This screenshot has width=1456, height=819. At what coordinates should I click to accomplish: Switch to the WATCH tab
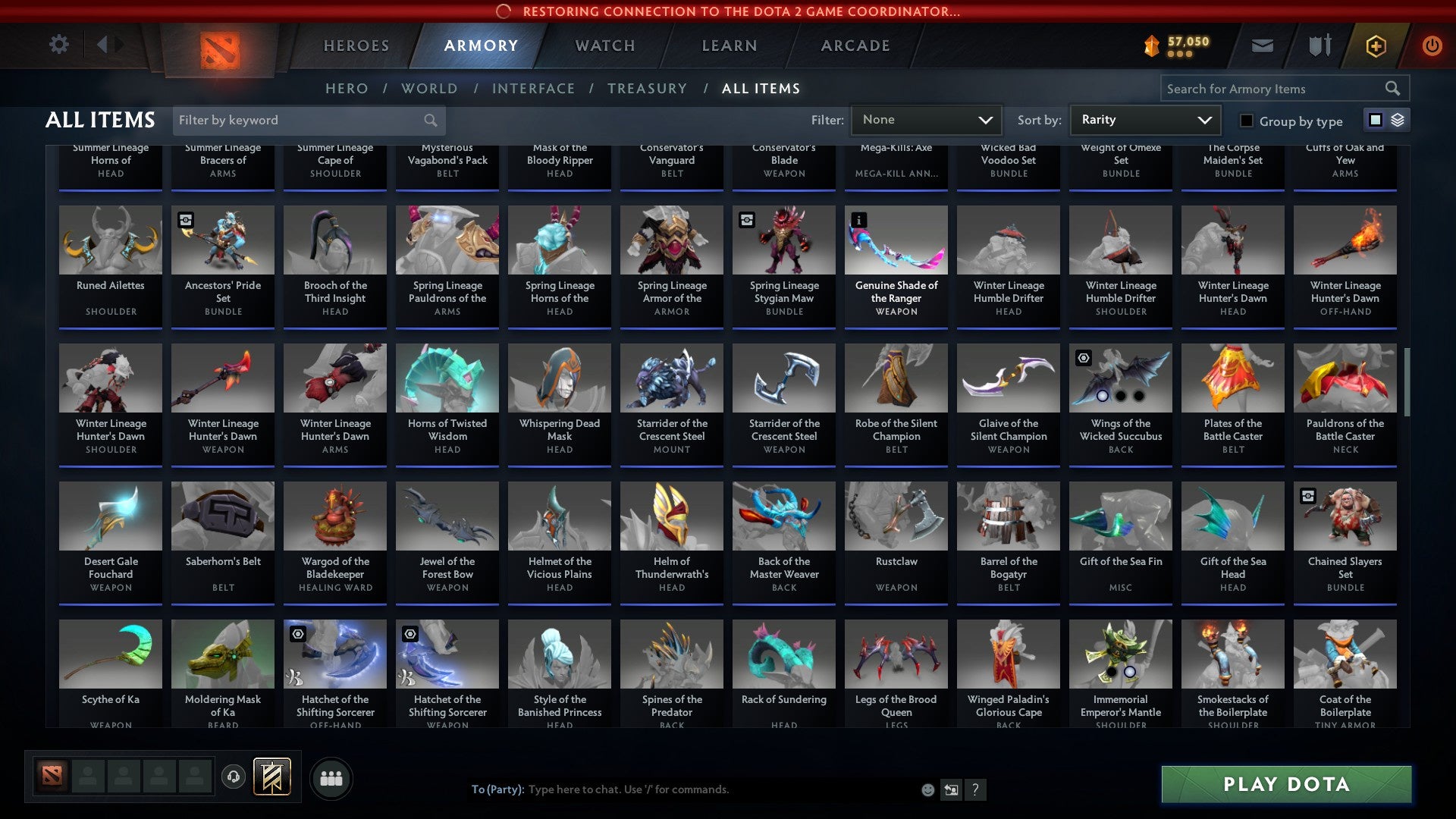click(x=604, y=45)
